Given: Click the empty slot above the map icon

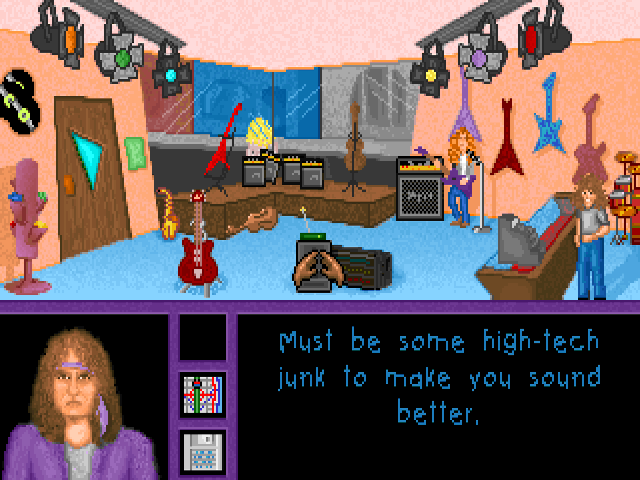Looking at the screenshot, I should (x=202, y=337).
